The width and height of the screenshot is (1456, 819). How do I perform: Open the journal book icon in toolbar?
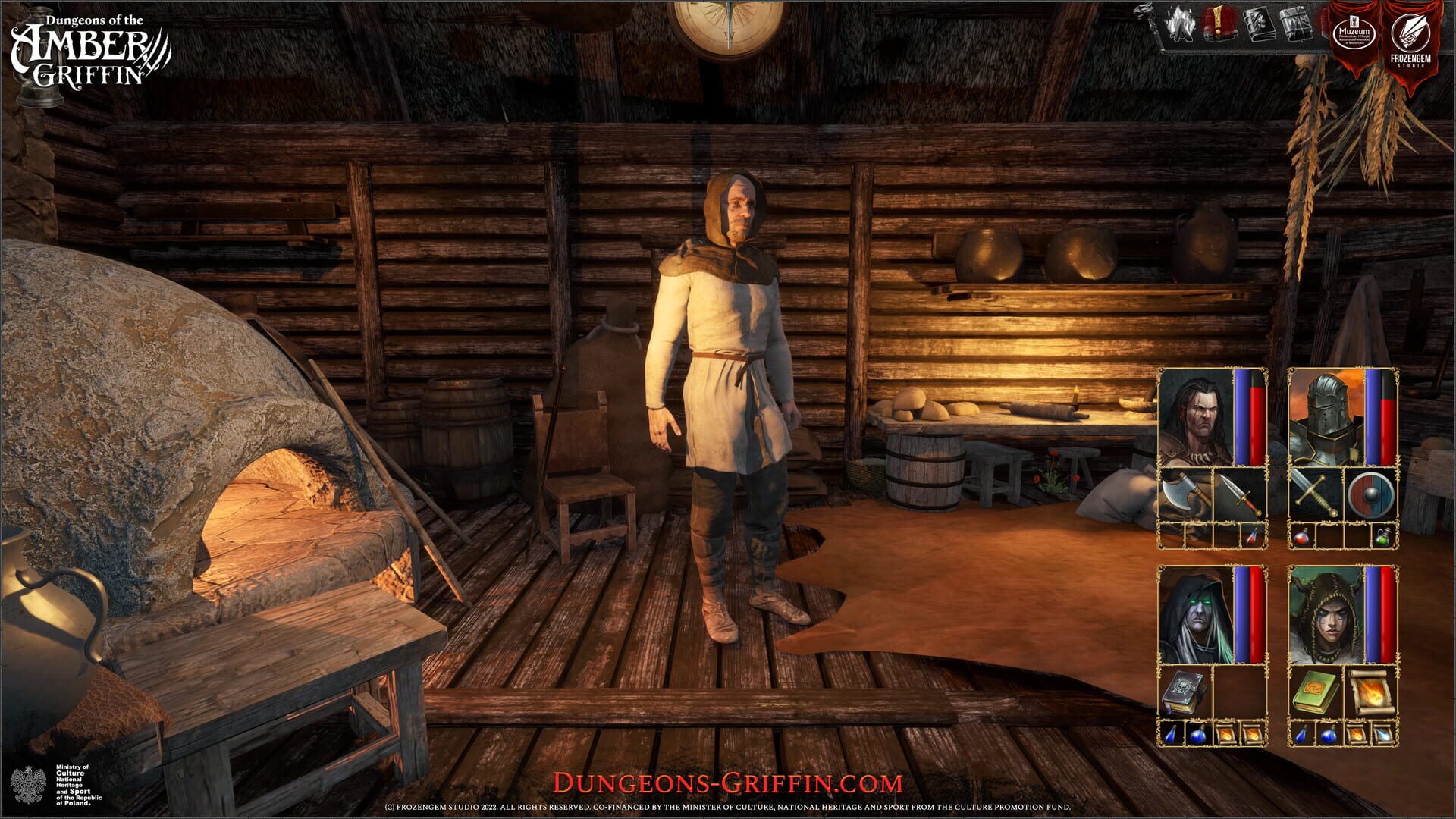(x=1260, y=25)
